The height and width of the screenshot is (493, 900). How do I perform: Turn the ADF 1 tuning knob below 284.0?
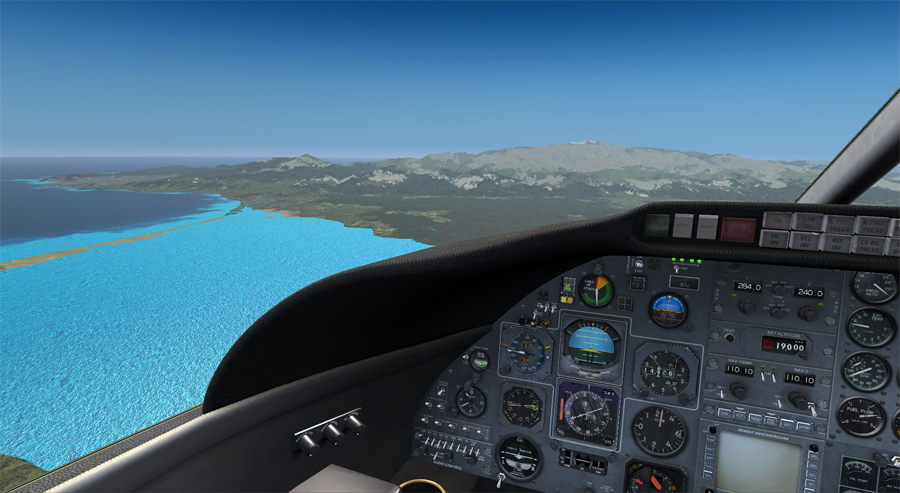(x=745, y=307)
